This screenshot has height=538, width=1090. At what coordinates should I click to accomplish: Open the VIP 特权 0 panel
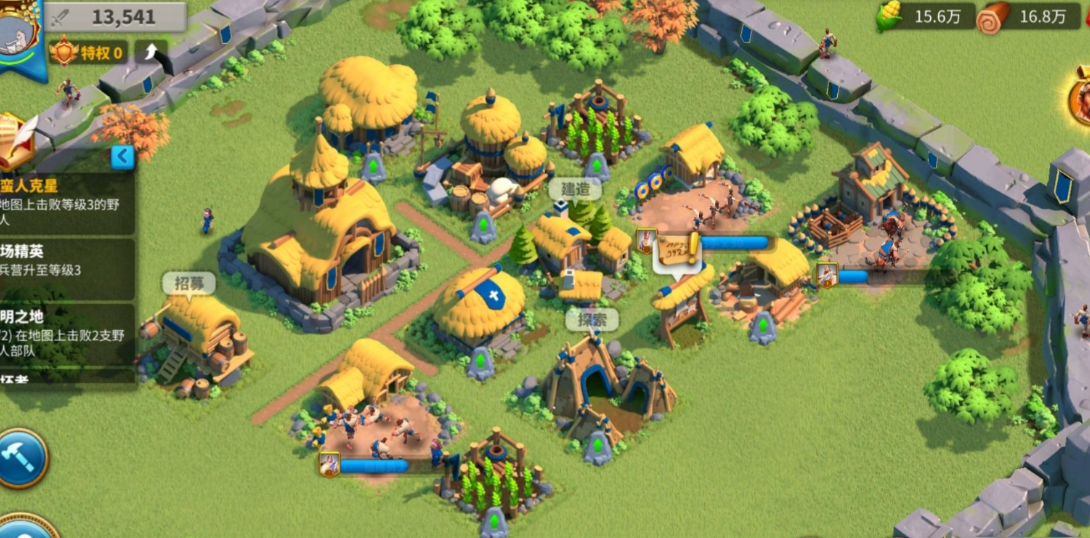88,52
